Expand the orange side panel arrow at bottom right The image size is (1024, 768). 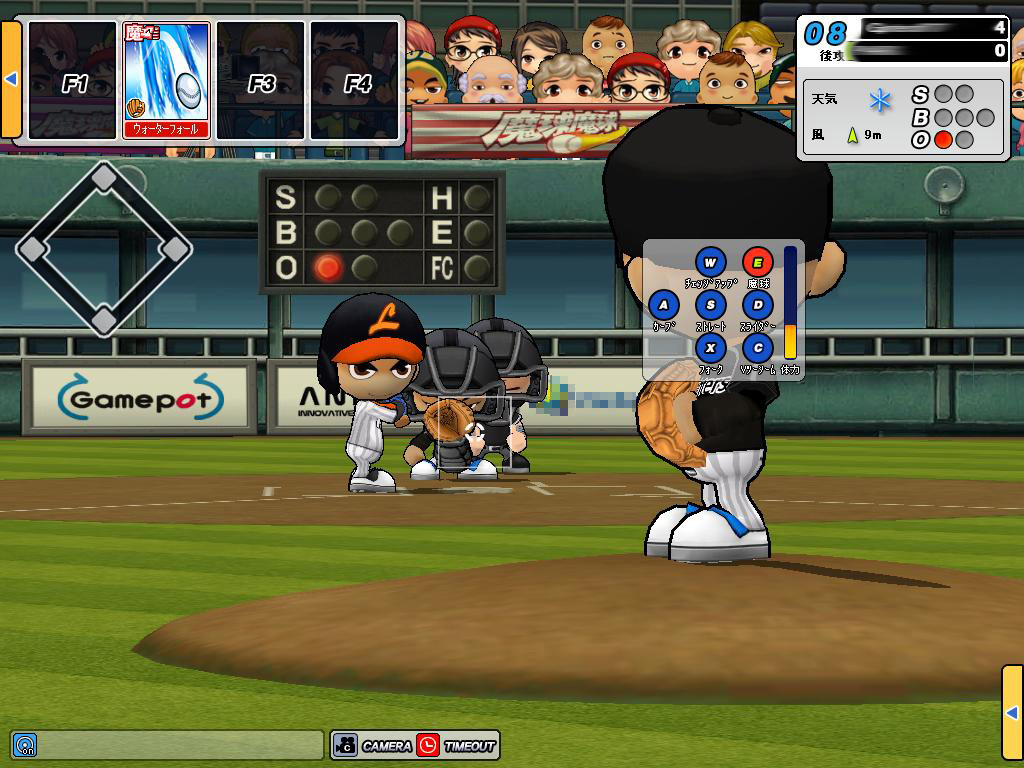(x=1012, y=711)
